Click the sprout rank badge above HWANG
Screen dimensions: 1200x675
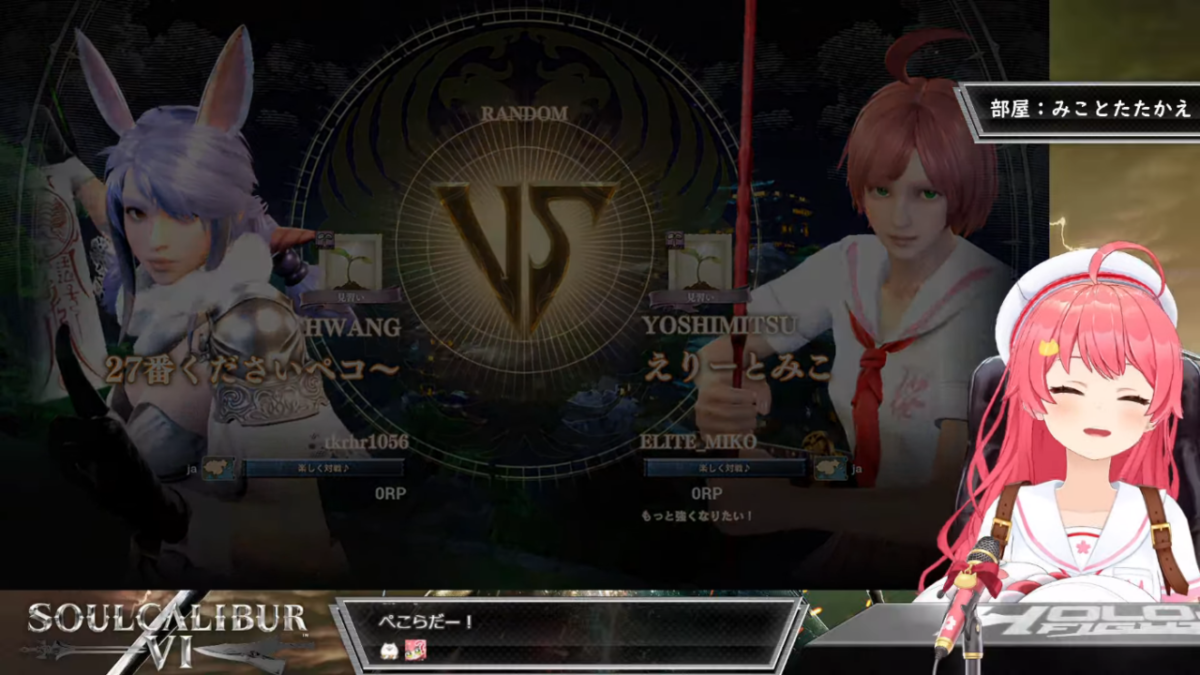tap(350, 263)
